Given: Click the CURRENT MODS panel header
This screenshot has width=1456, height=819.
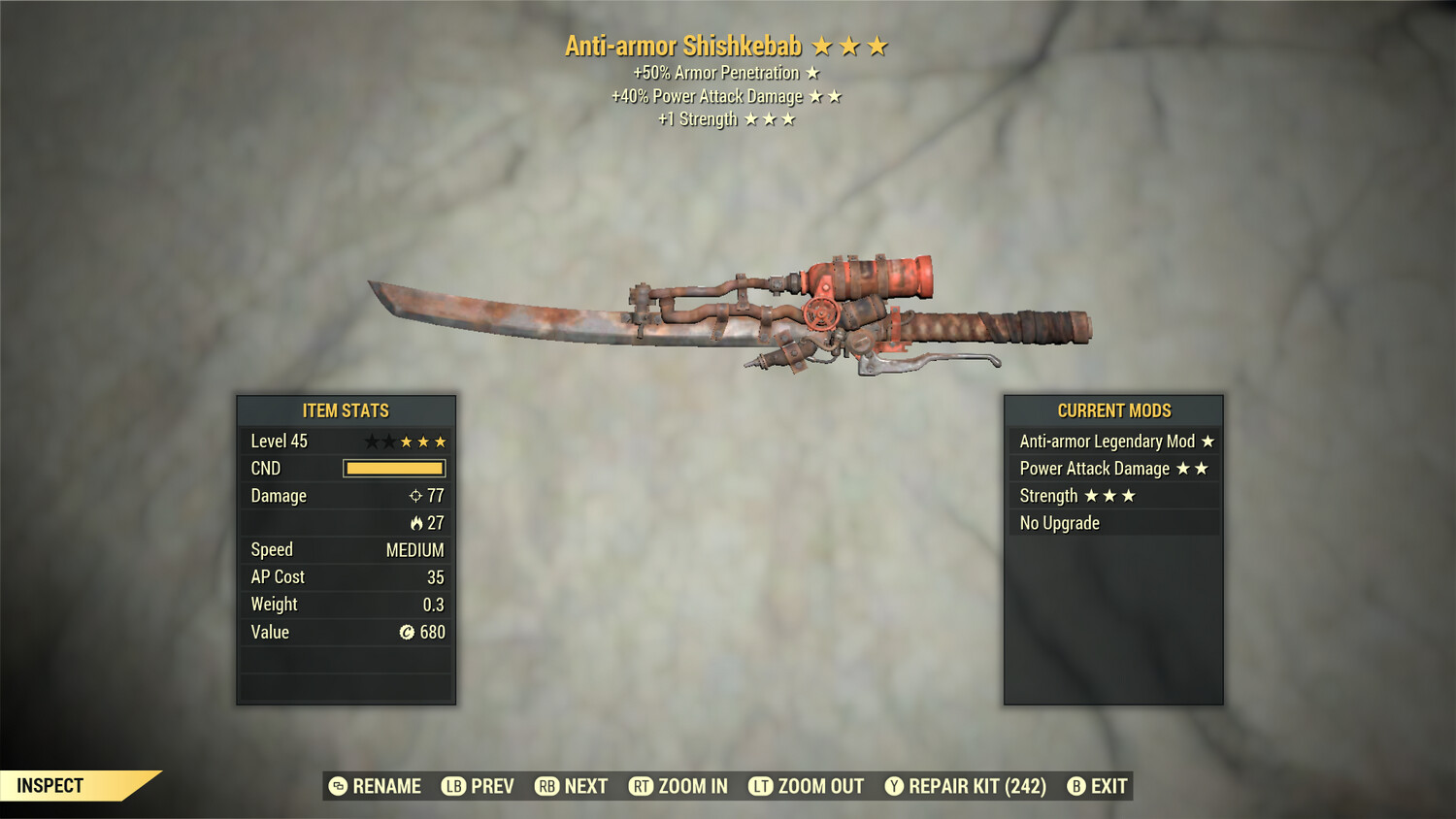Looking at the screenshot, I should [x=1112, y=410].
